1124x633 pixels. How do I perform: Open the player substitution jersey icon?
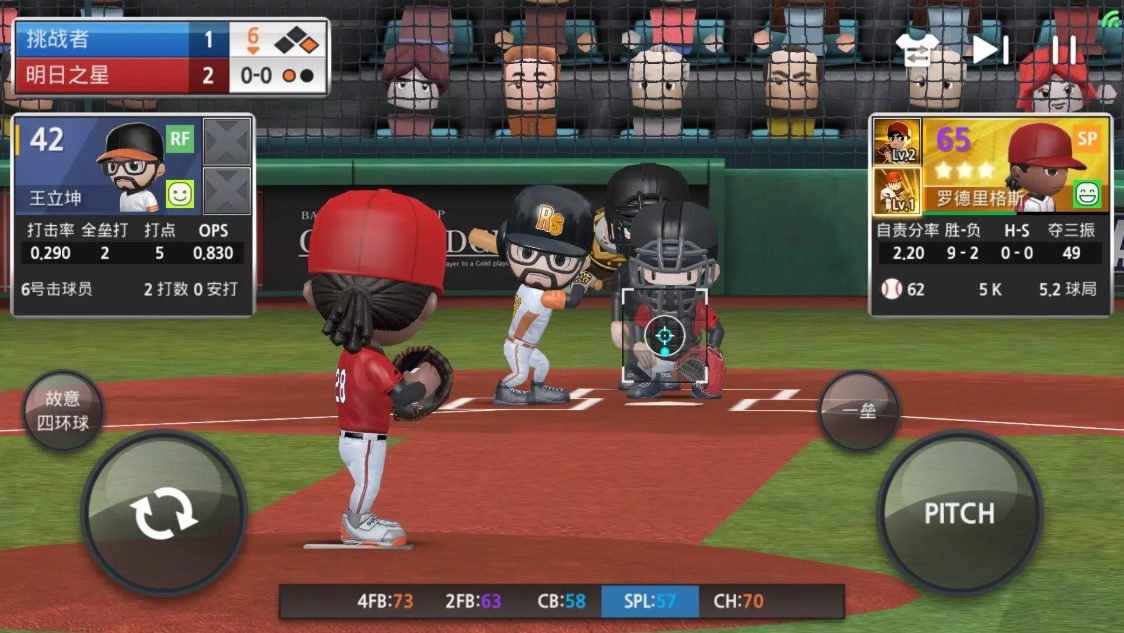pyautogui.click(x=917, y=50)
